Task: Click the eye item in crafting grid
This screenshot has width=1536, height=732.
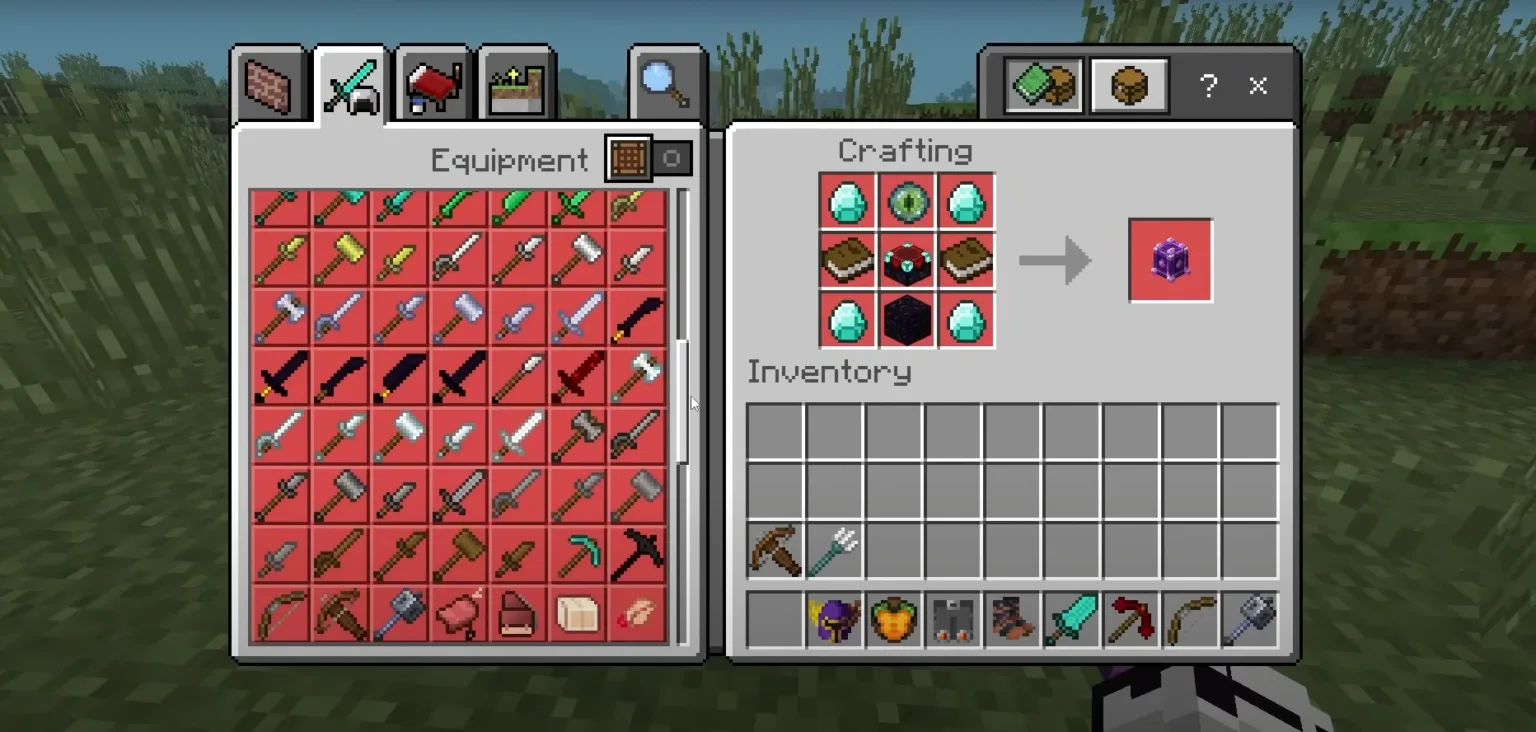Action: pos(908,203)
